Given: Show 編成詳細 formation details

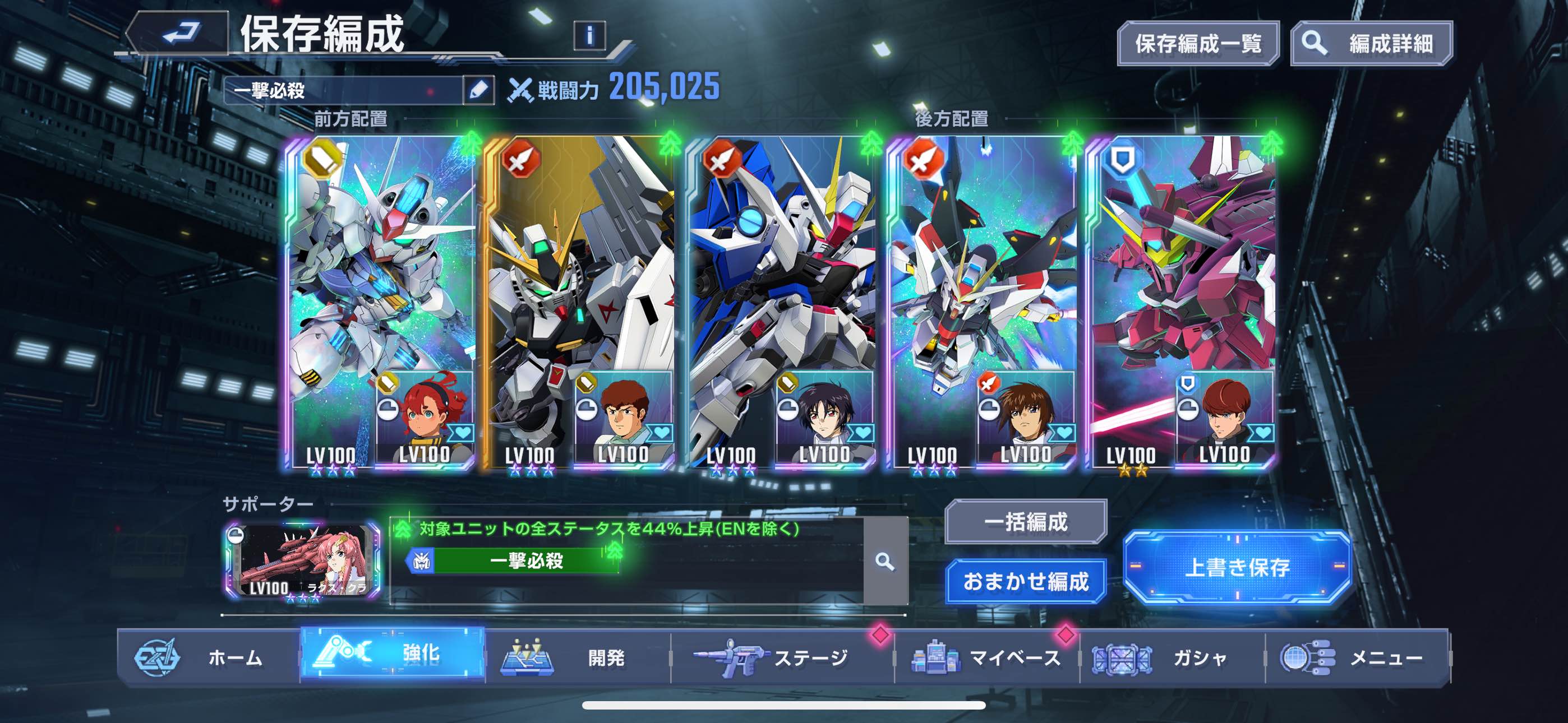Looking at the screenshot, I should pos(1371,44).
